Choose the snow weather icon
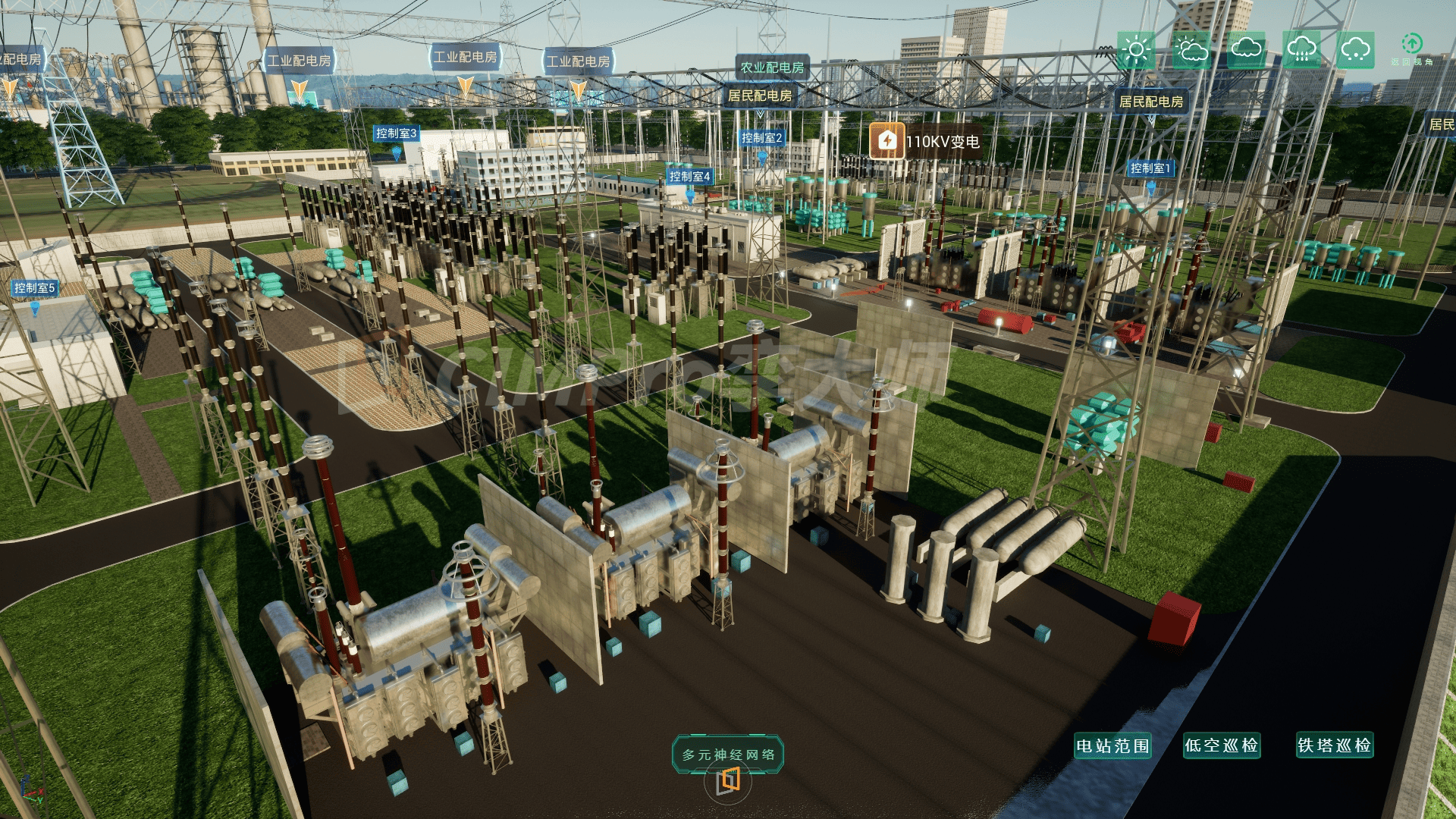Screen dimensions: 1456x819 [x=1355, y=51]
